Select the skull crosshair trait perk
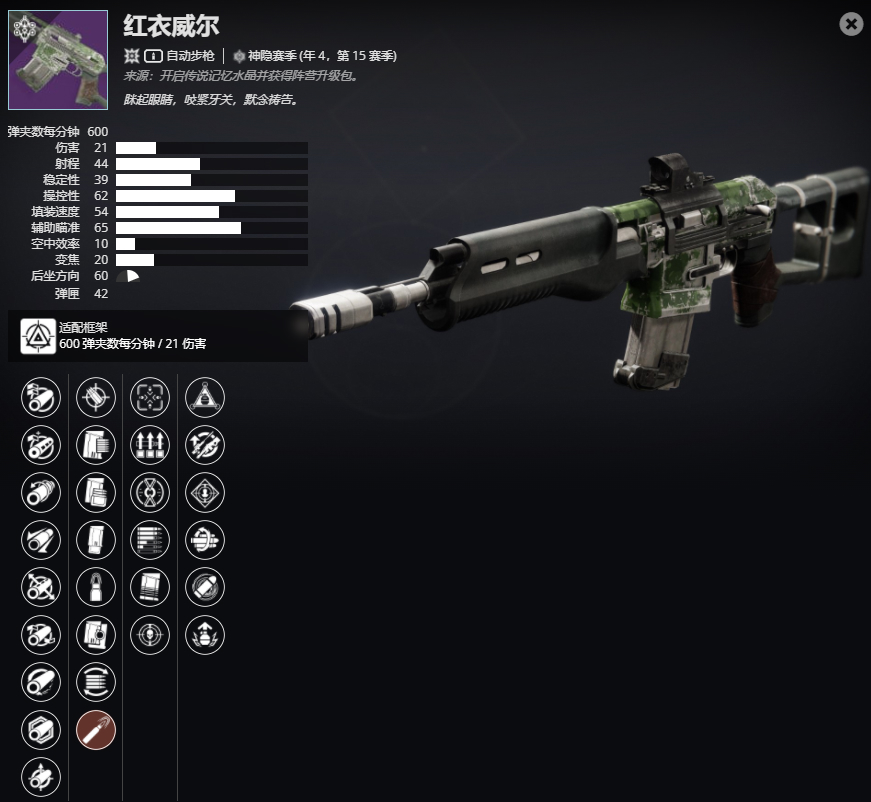This screenshot has width=871, height=802. click(150, 634)
